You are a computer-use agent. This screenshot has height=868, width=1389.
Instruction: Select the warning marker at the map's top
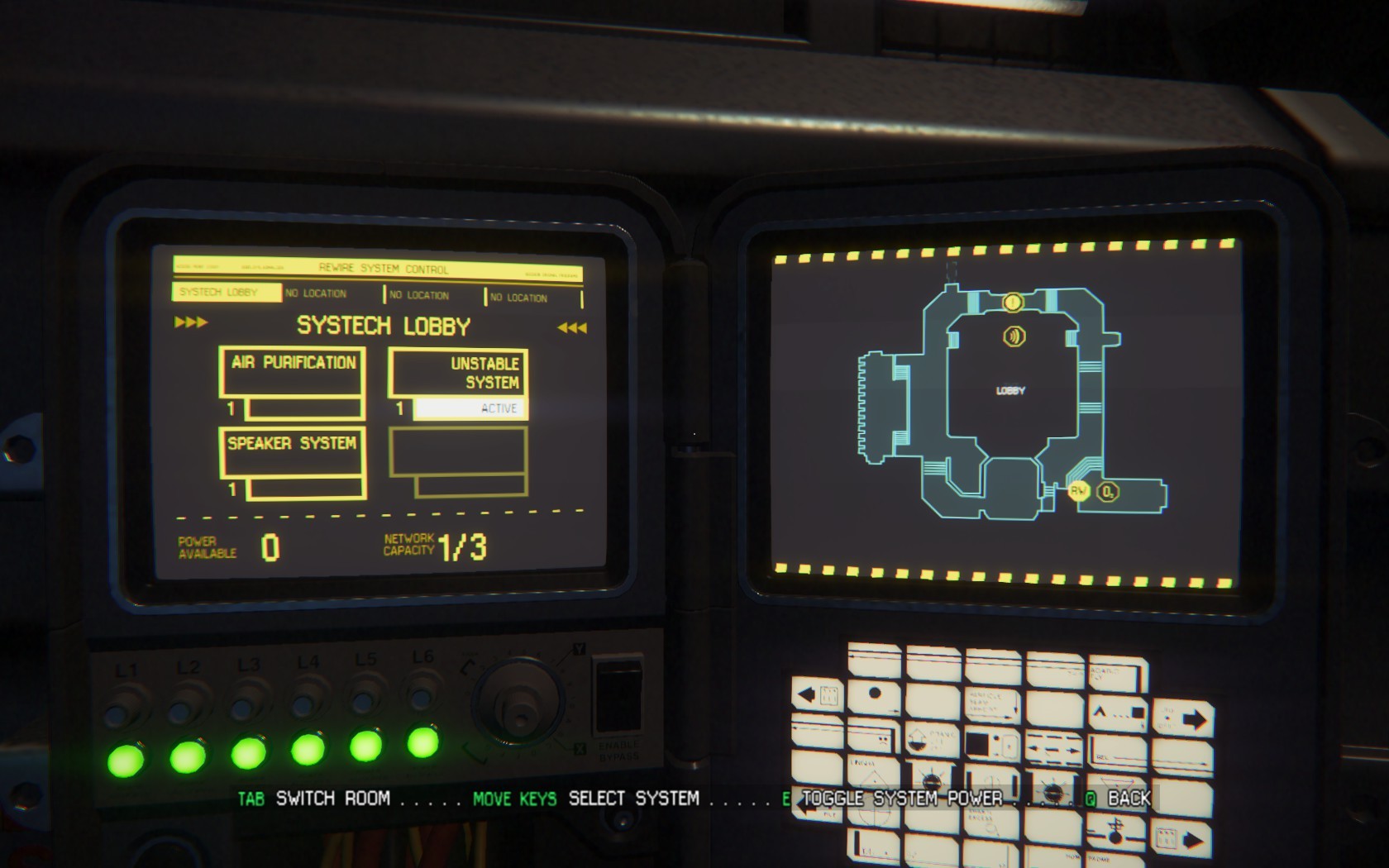[1013, 303]
